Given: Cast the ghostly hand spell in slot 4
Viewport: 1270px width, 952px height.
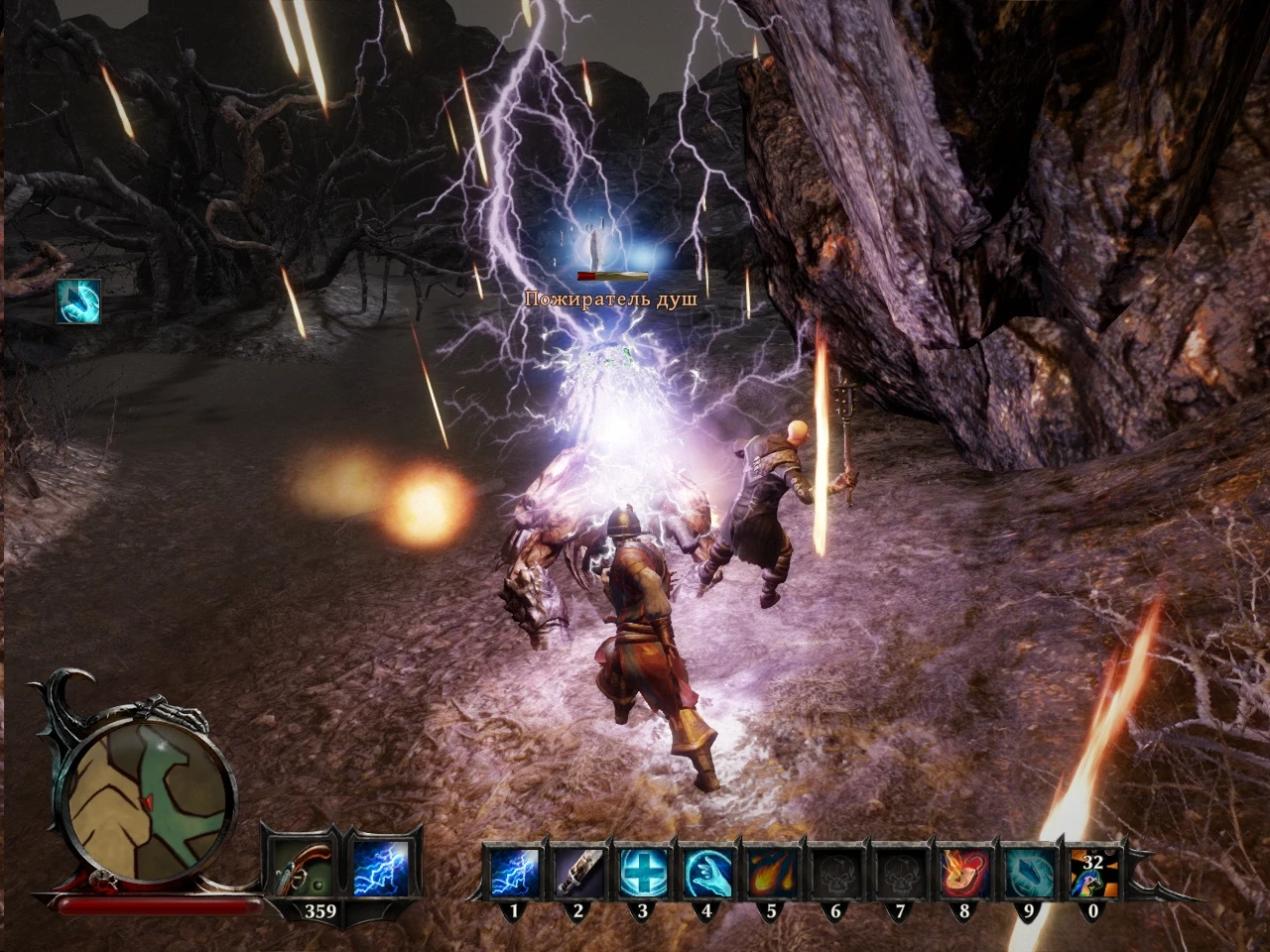Looking at the screenshot, I should [706, 873].
